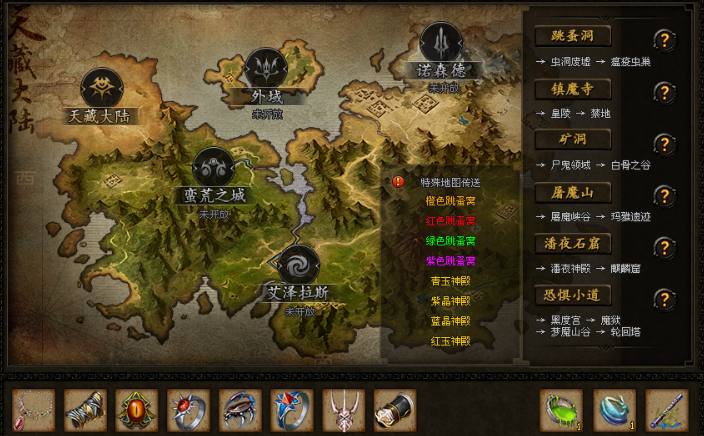Screen dimensions: 704x436
Task: Open the question mark beside 屠魔山
Action: 662,196
